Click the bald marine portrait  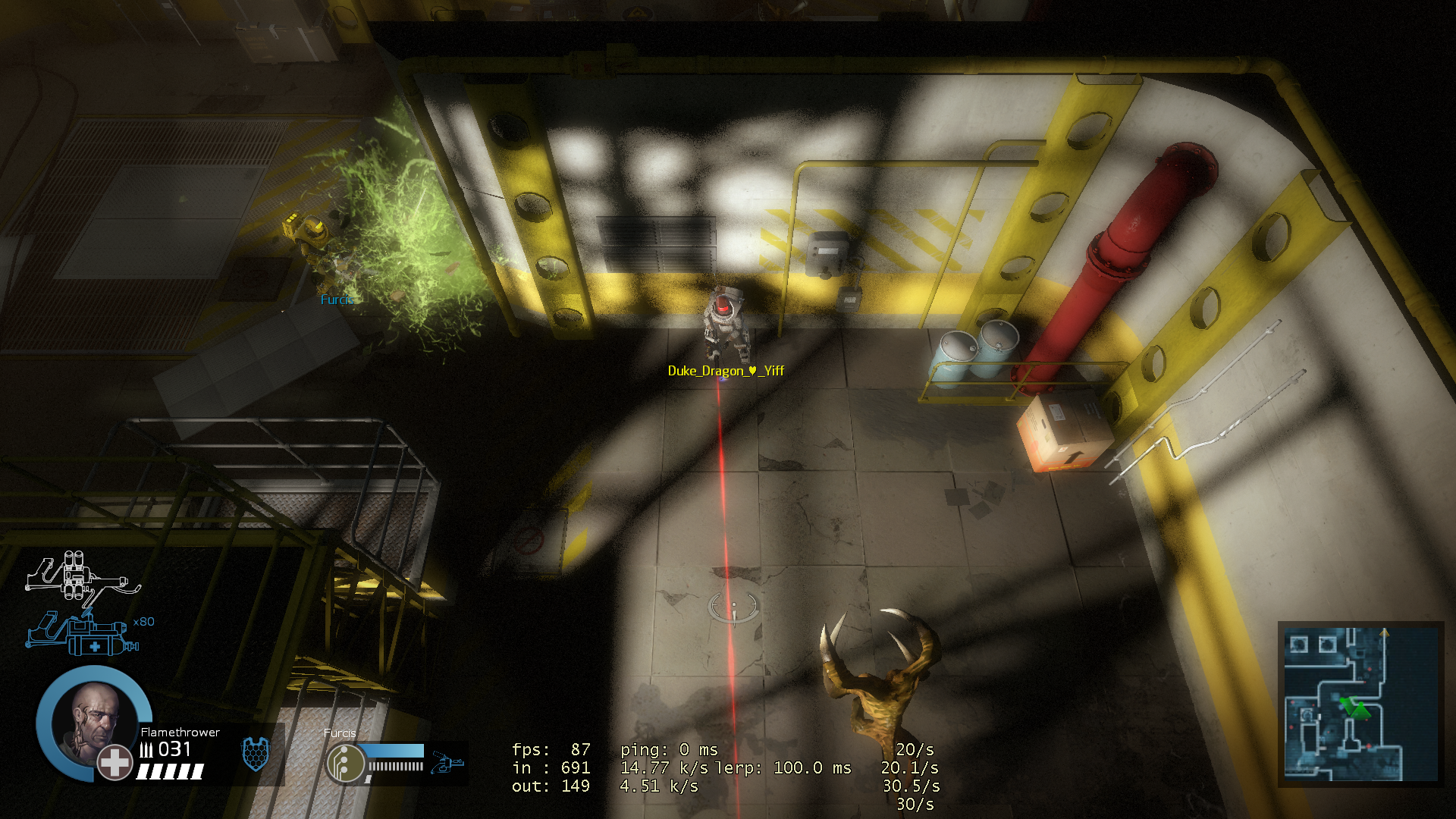(93, 722)
